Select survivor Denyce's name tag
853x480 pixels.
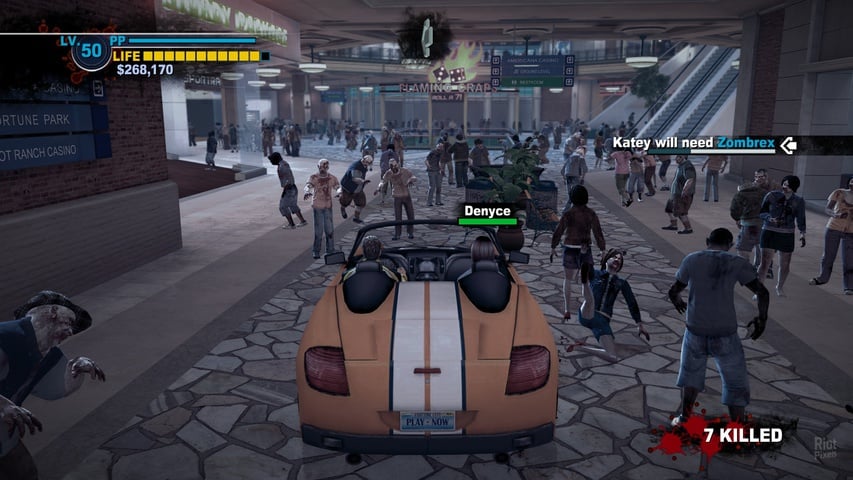click(x=487, y=211)
